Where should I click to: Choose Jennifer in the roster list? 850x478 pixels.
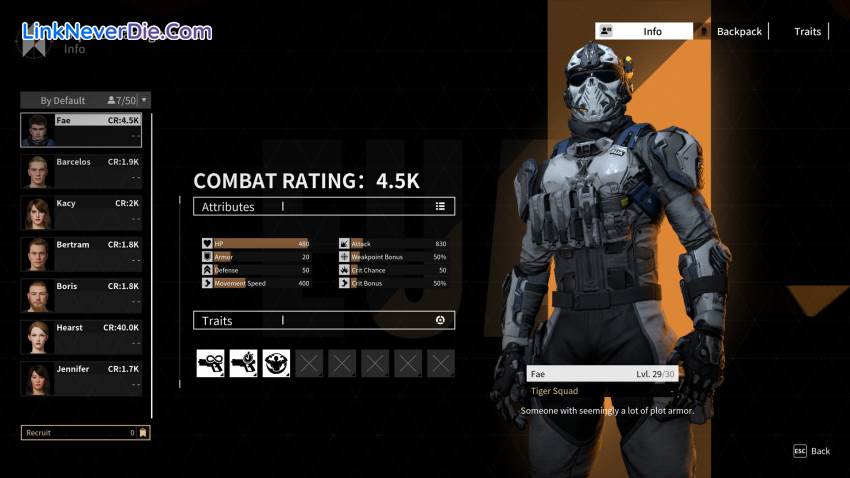[x=81, y=379]
